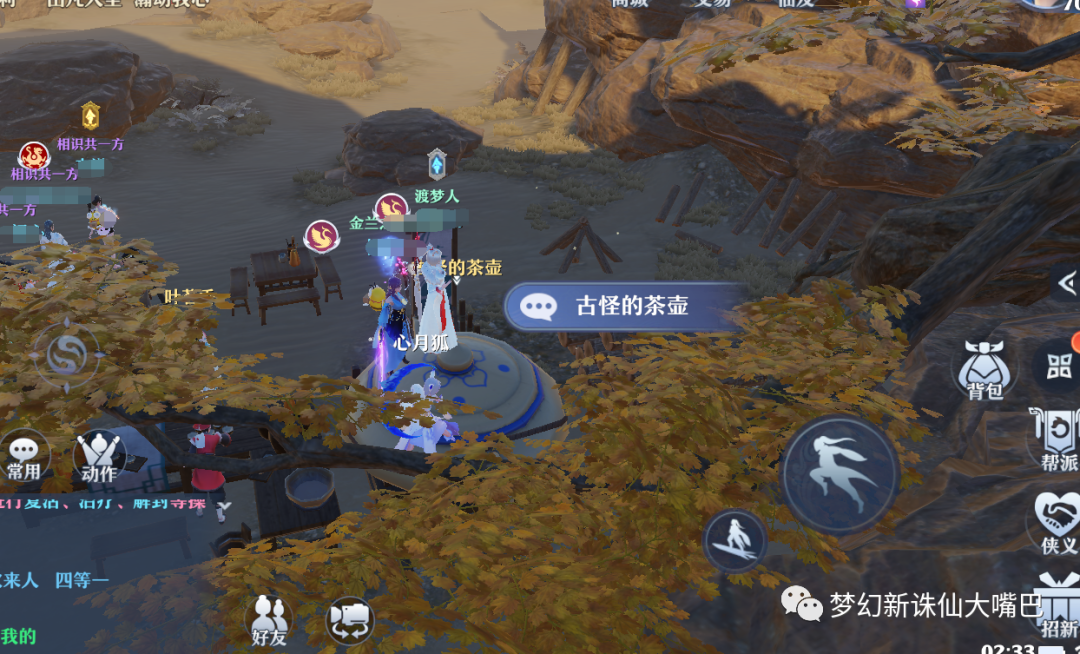Activate the sword-riding flight button
Image resolution: width=1080 pixels, height=654 pixels.
(x=735, y=541)
